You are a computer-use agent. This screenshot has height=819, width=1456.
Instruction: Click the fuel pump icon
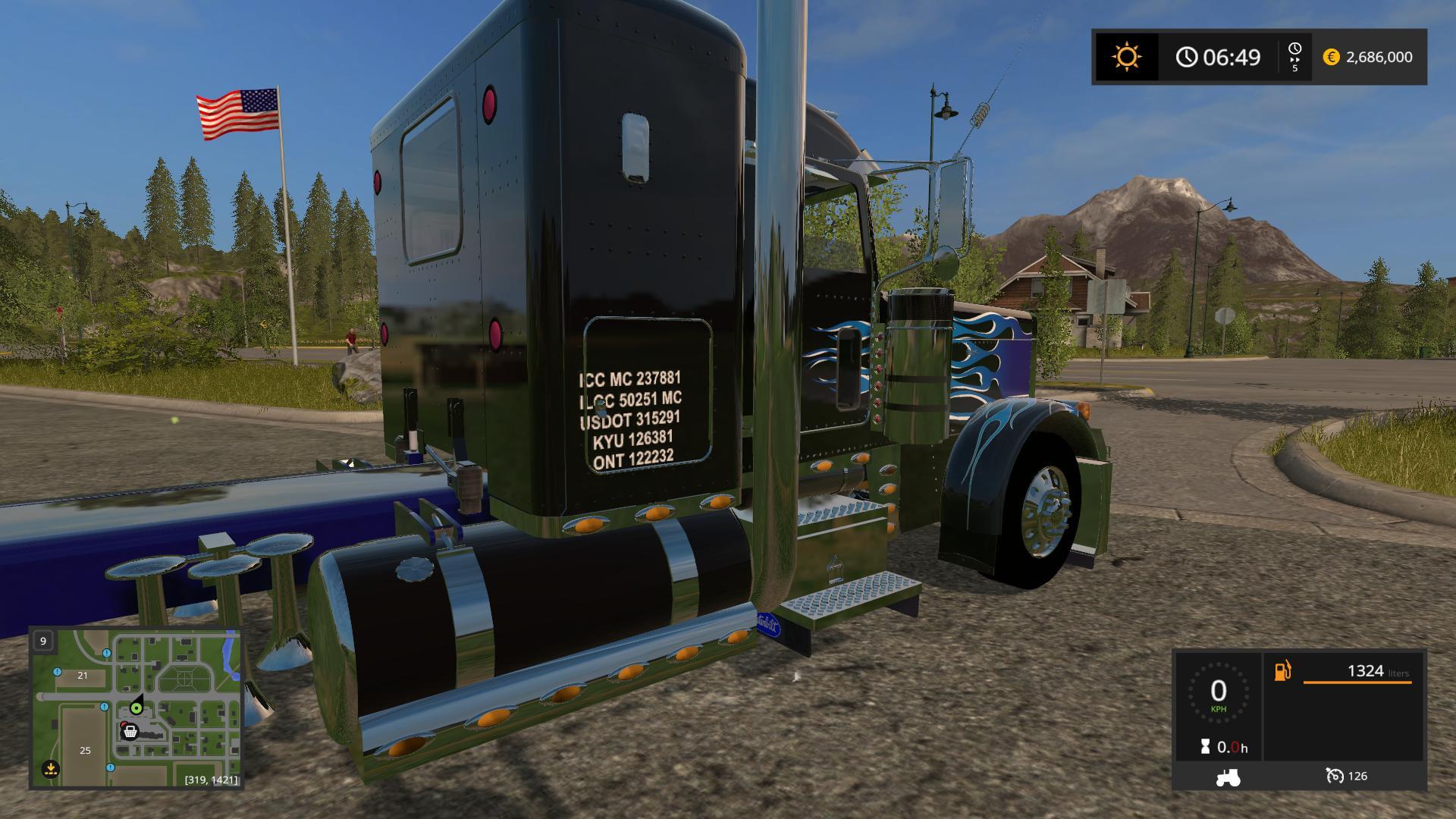1282,671
